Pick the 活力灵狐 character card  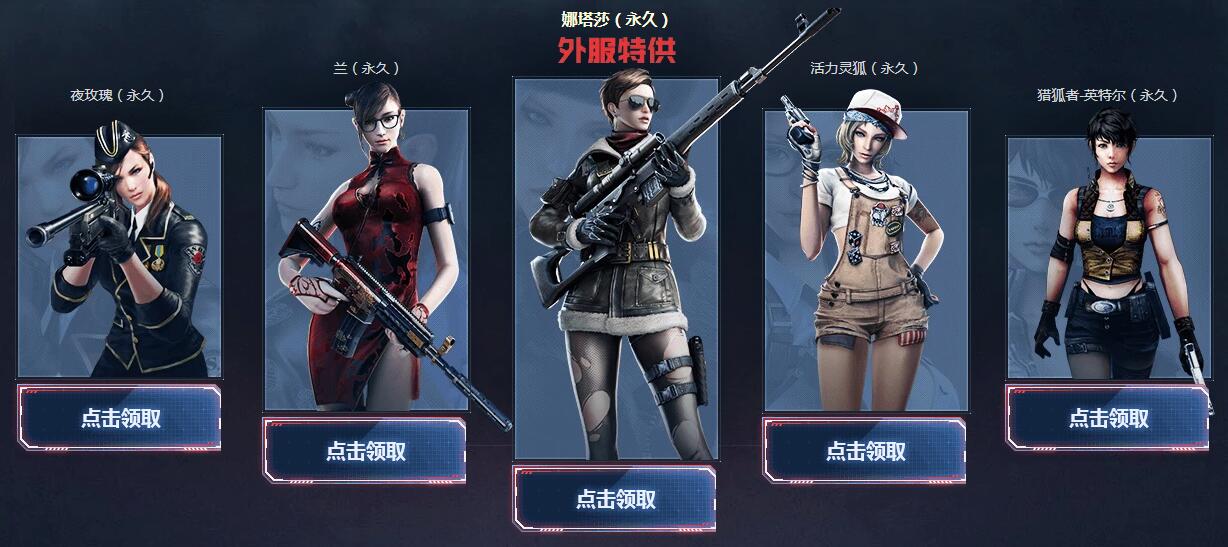[x=866, y=260]
